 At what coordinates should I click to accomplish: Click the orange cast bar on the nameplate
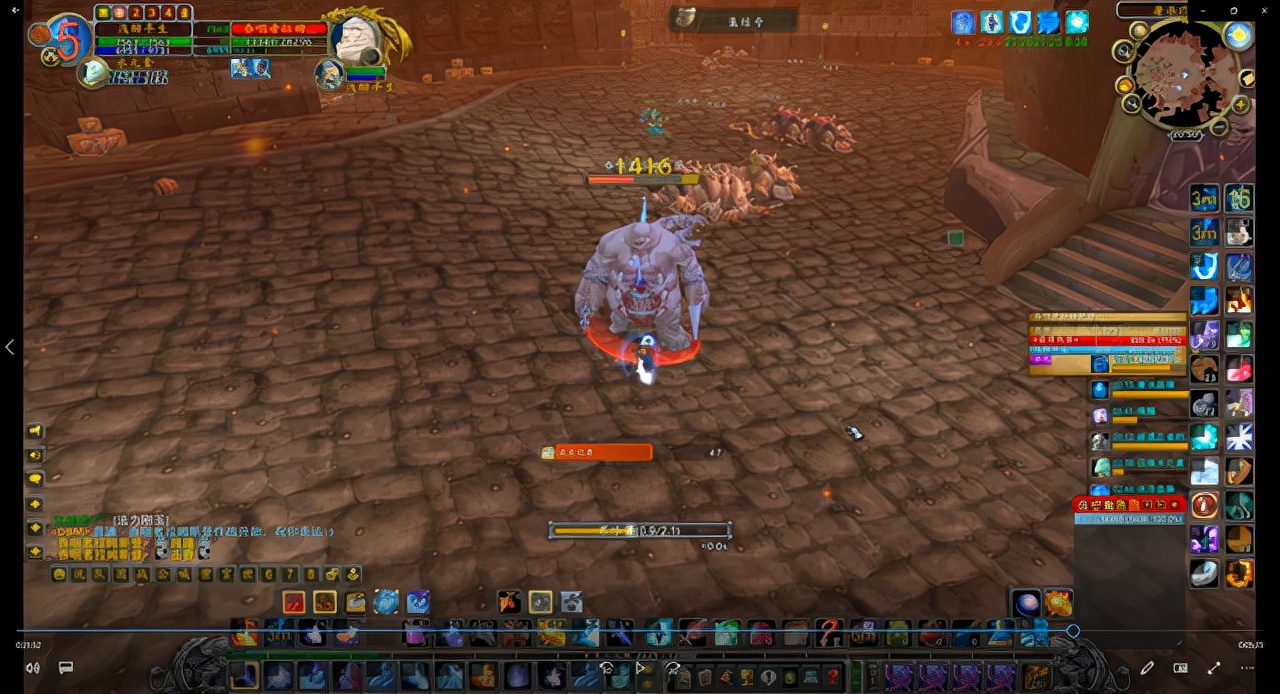click(x=596, y=453)
